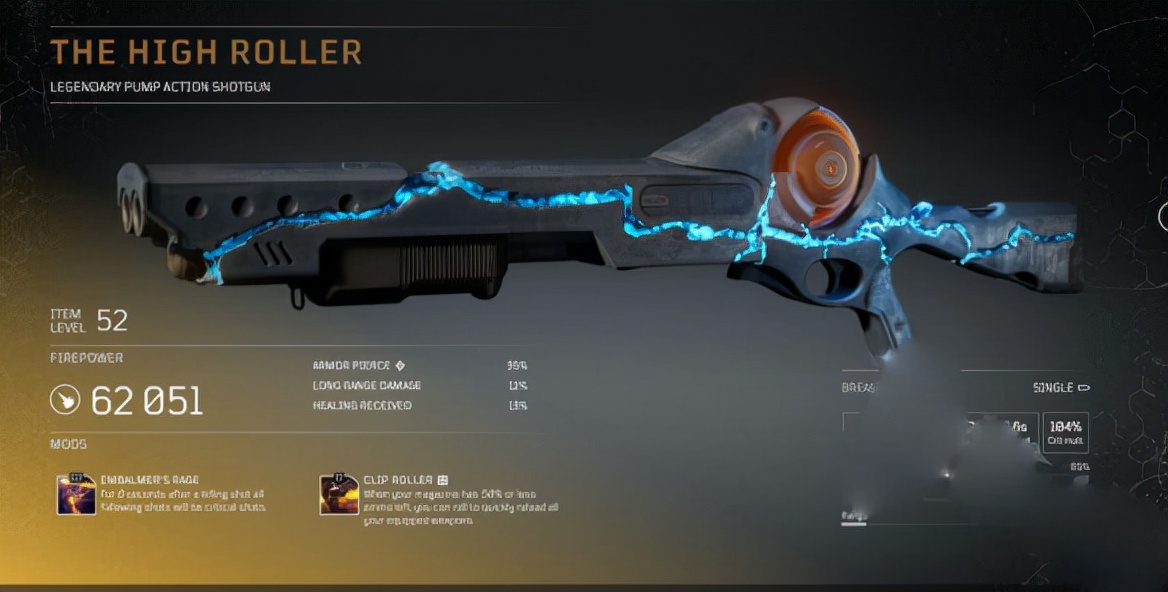
Task: Select the Embalmer's Rage mod icon
Action: [x=76, y=494]
